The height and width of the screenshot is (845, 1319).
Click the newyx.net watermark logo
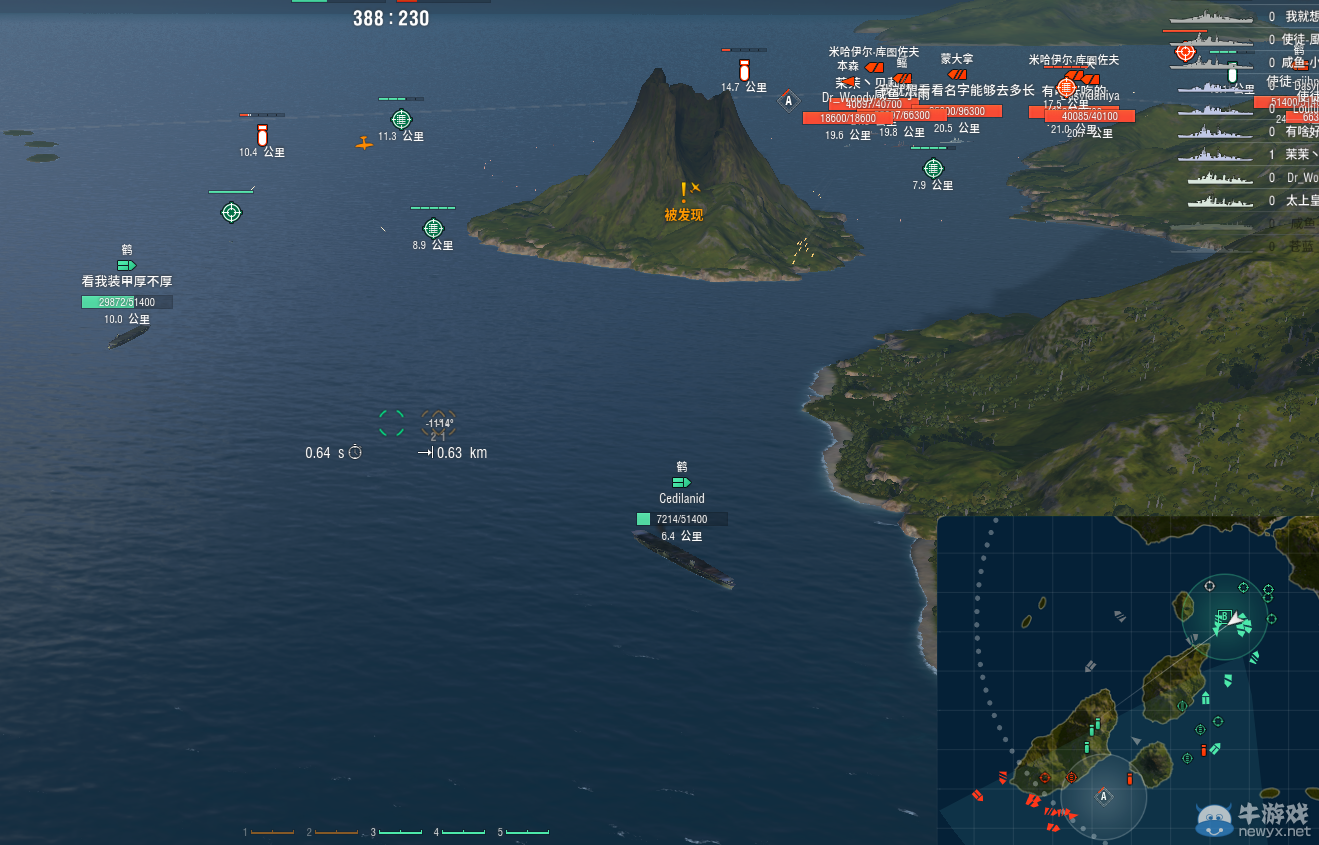[1213, 820]
